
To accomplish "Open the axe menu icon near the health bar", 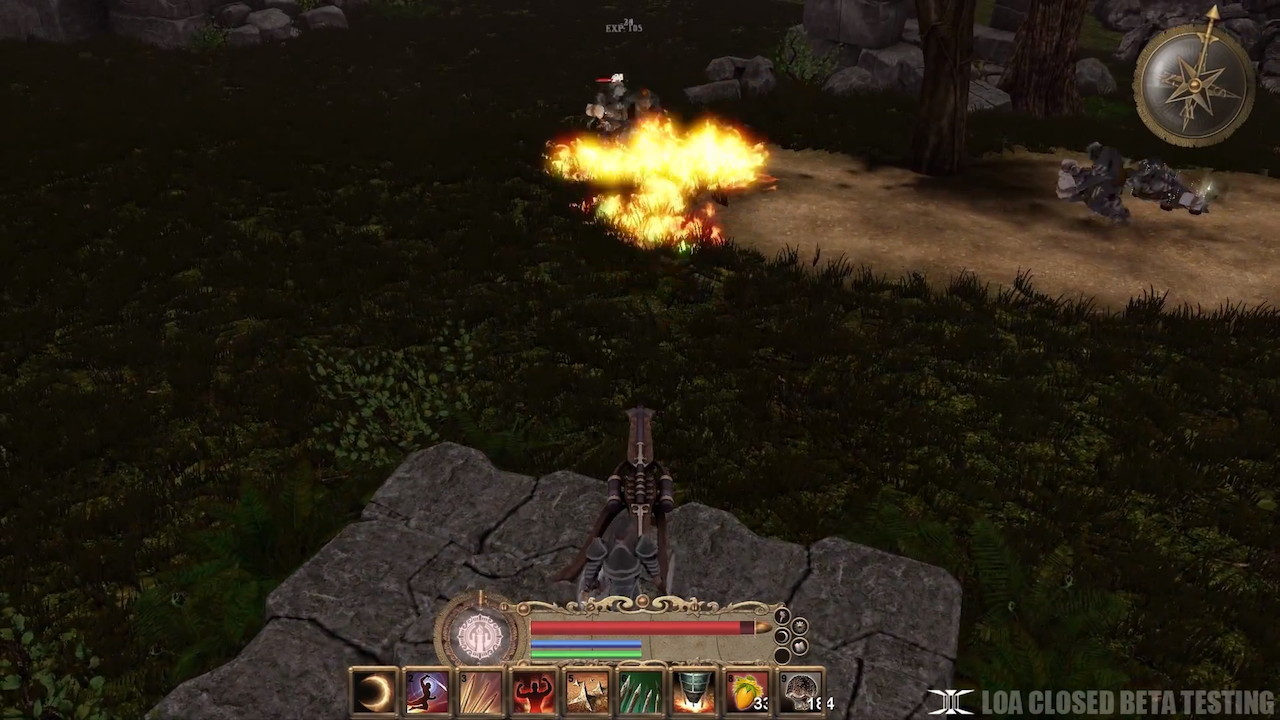I will tap(780, 616).
